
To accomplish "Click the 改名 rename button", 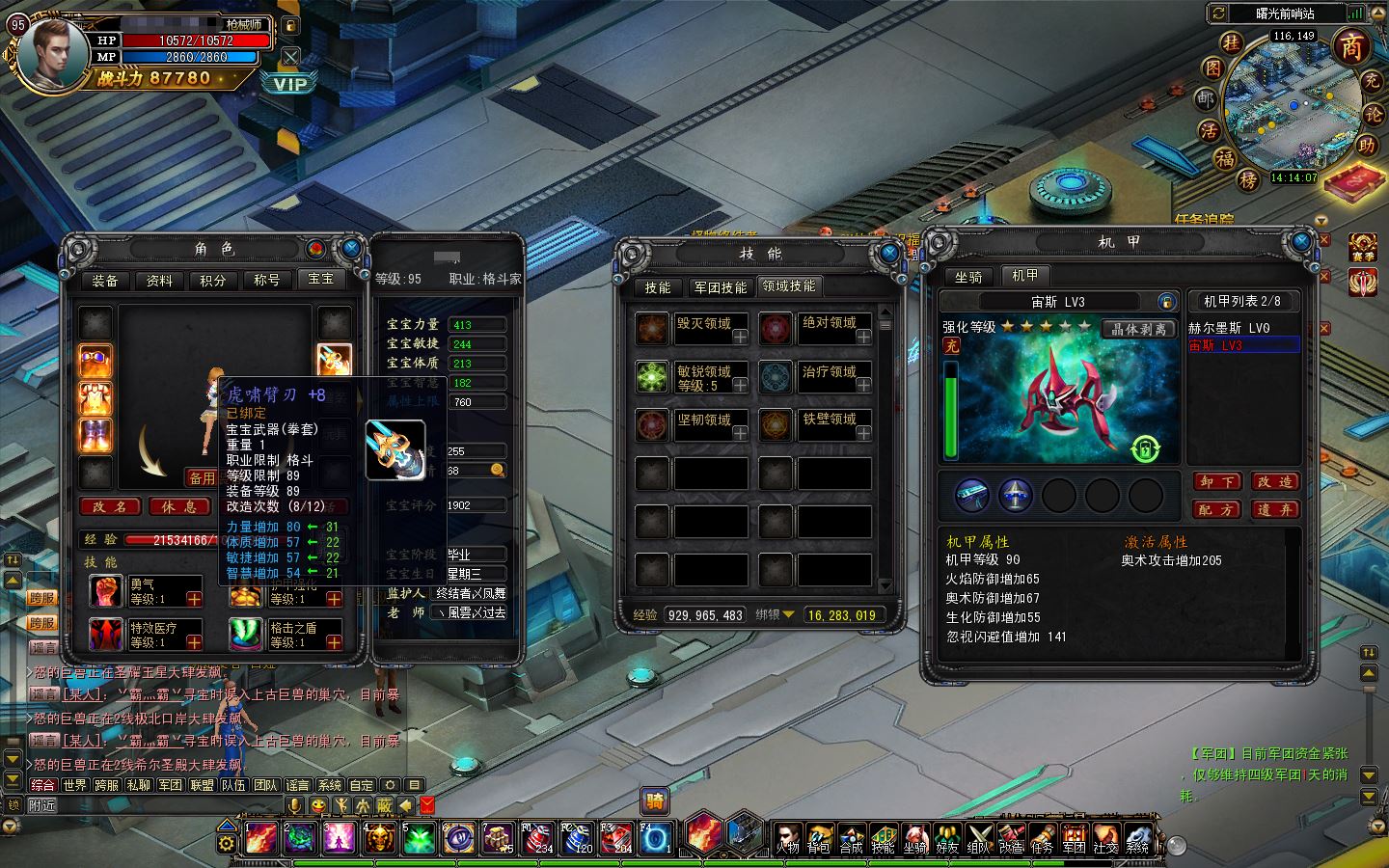I will [x=110, y=506].
